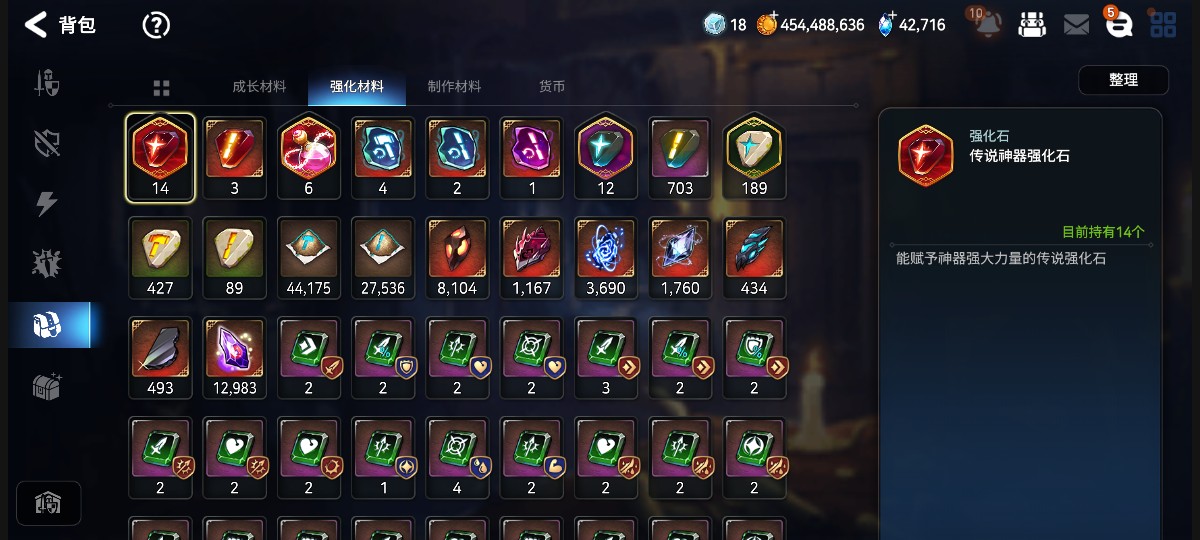Click the 整理 sort button
1200x540 pixels.
[x=1123, y=80]
